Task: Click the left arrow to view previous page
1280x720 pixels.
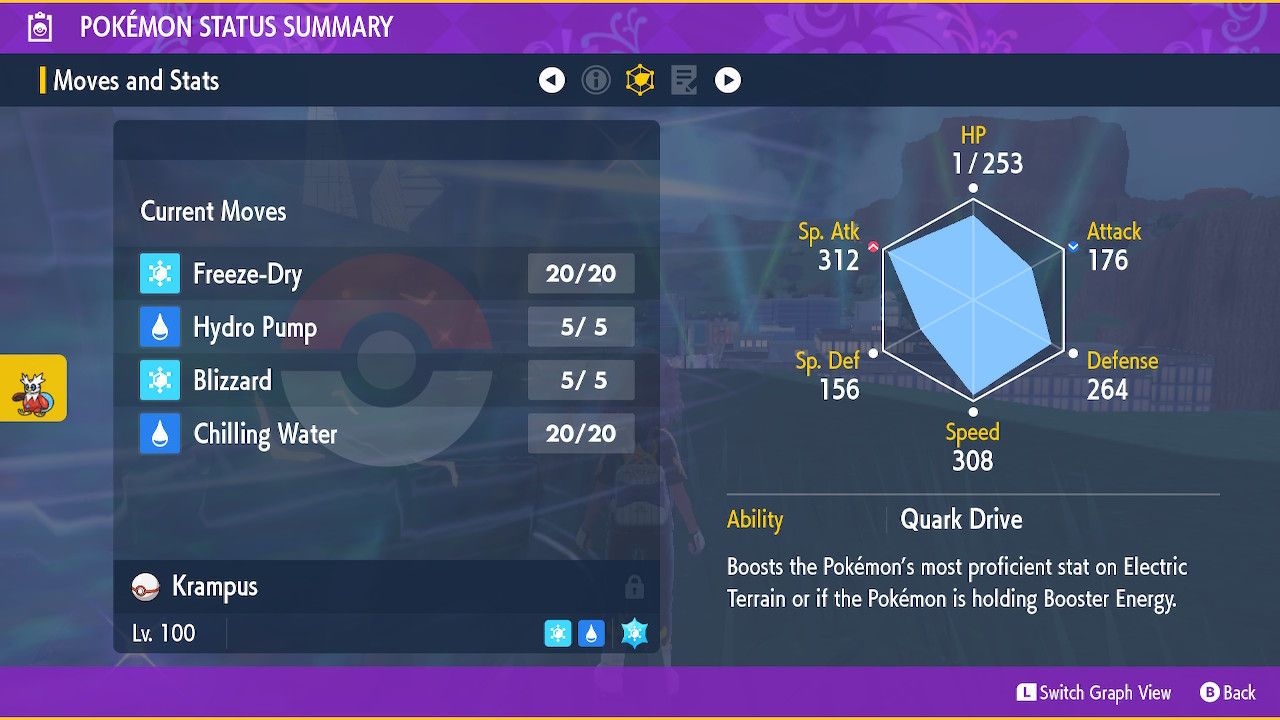Action: 552,79
